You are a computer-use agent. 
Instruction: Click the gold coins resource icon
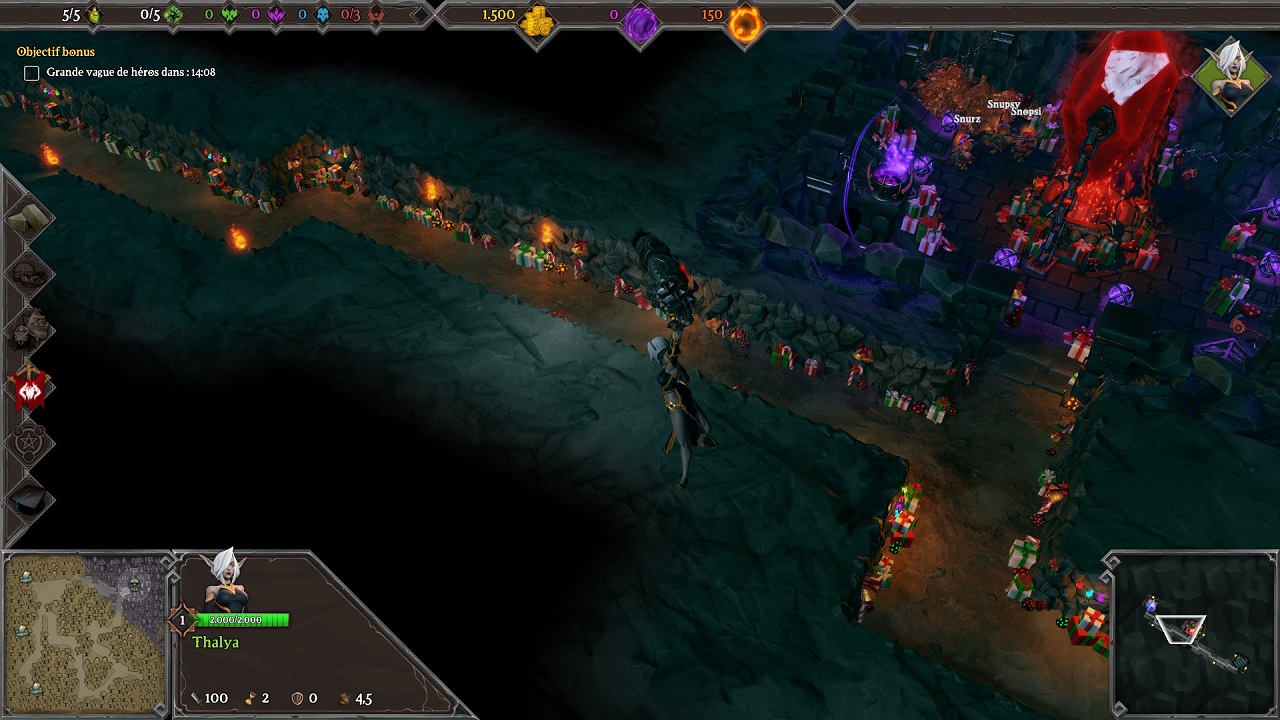(539, 20)
